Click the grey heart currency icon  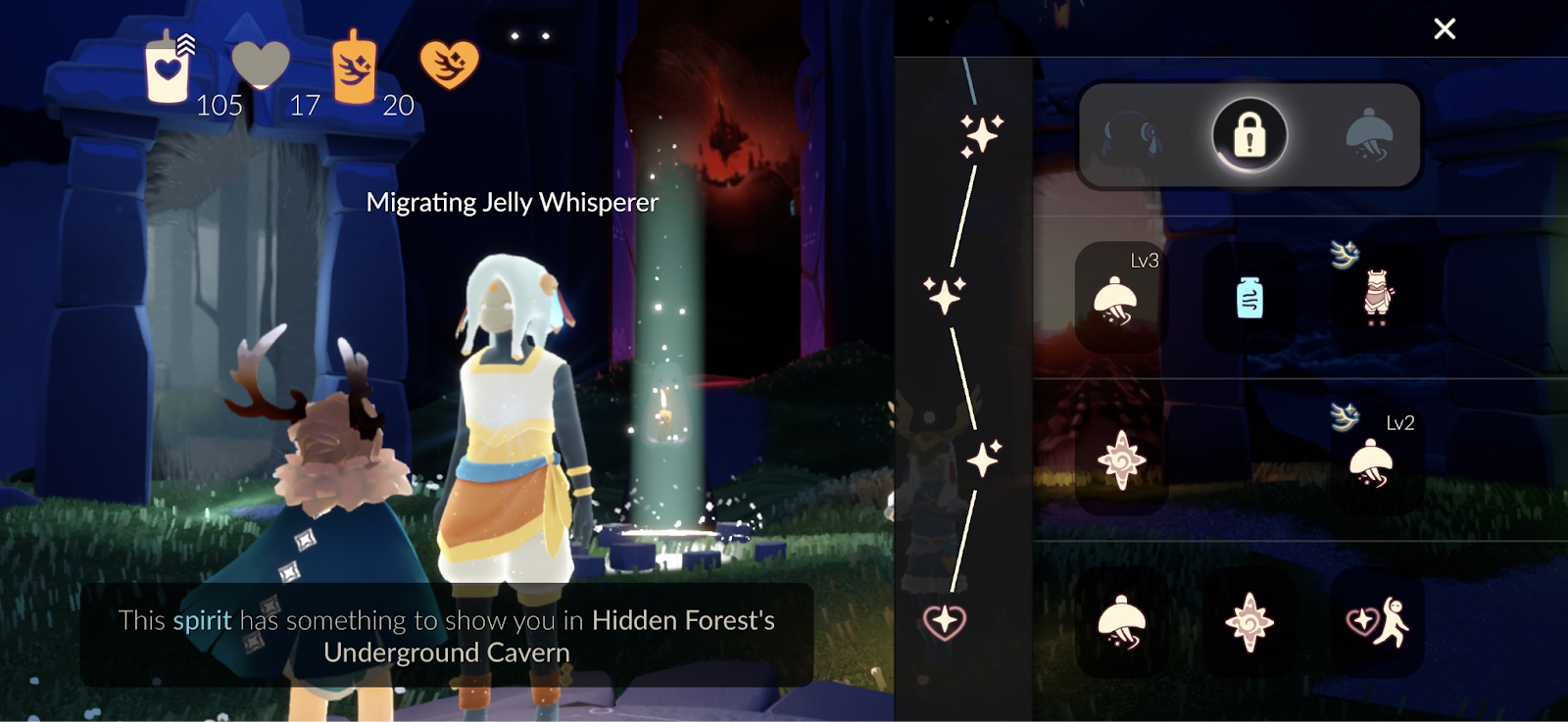[x=261, y=65]
